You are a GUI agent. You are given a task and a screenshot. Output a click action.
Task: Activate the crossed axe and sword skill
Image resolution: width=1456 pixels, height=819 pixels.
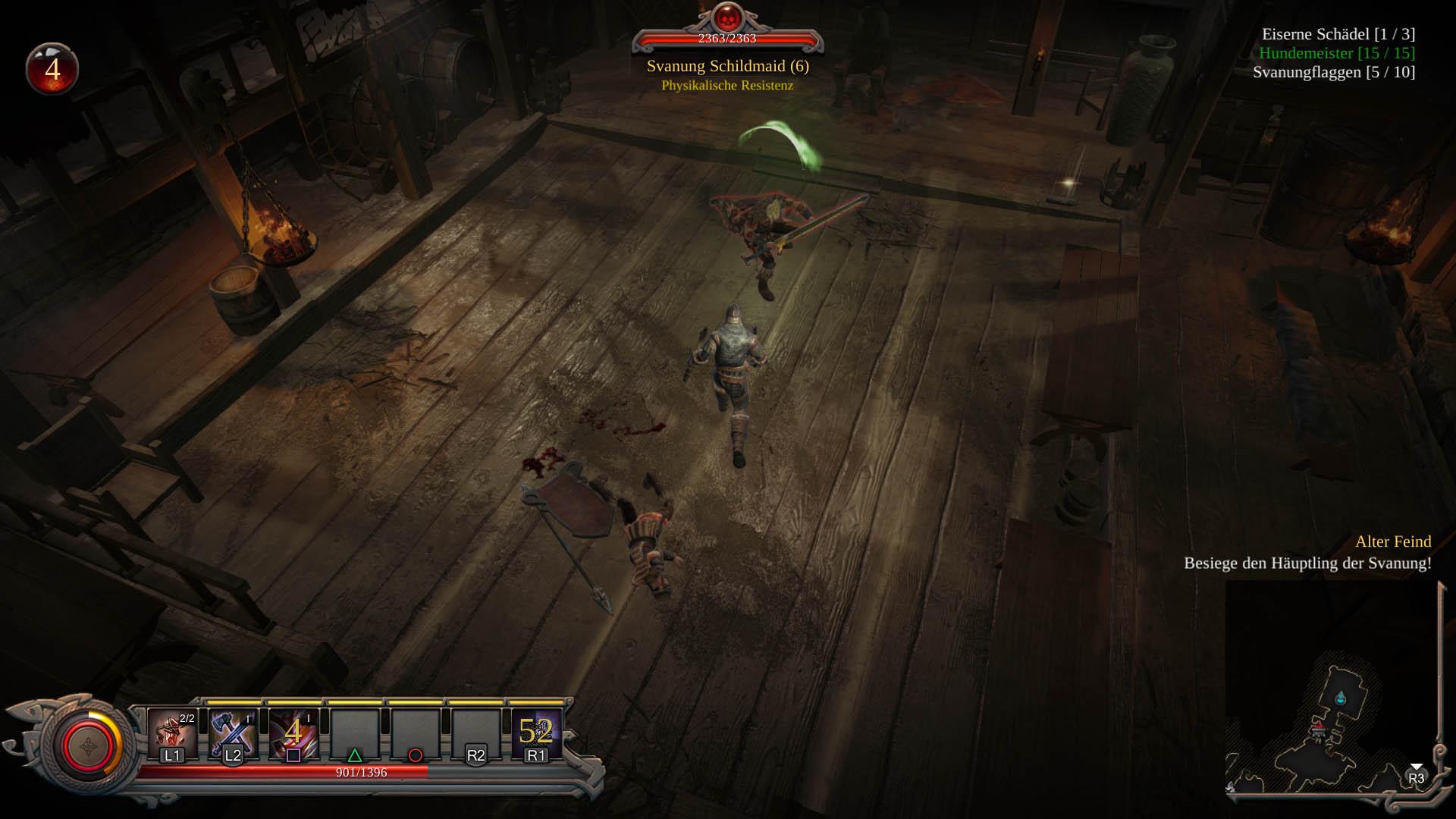233,733
